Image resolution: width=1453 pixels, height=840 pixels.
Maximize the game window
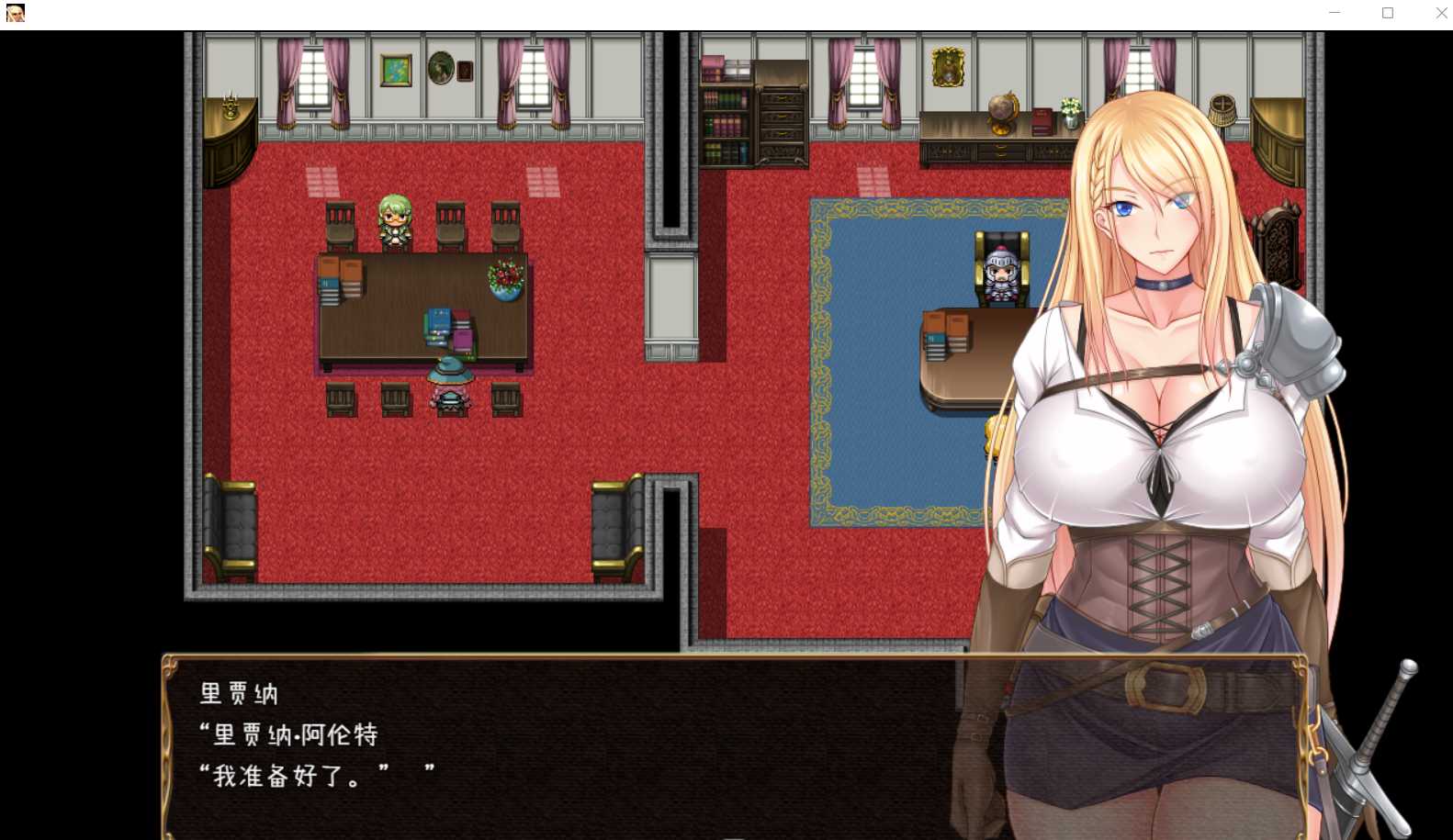pyautogui.click(x=1387, y=13)
